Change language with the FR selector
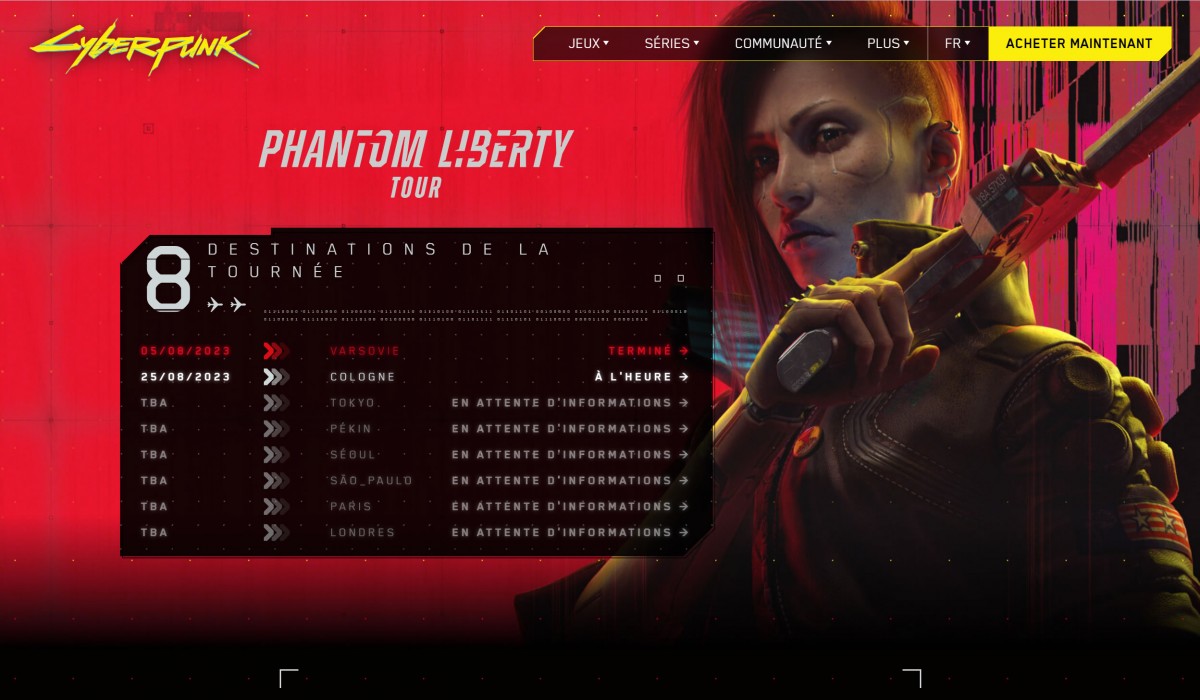Image resolution: width=1200 pixels, height=700 pixels. [x=957, y=43]
